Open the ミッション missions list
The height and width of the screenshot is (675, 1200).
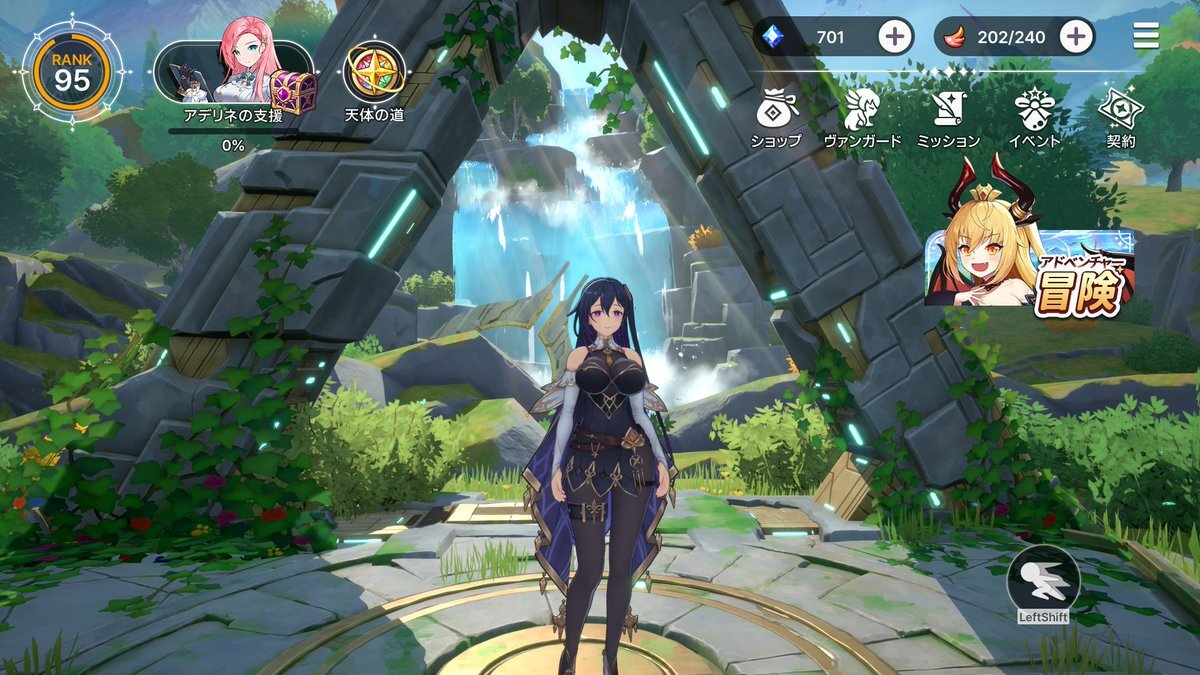[x=948, y=115]
